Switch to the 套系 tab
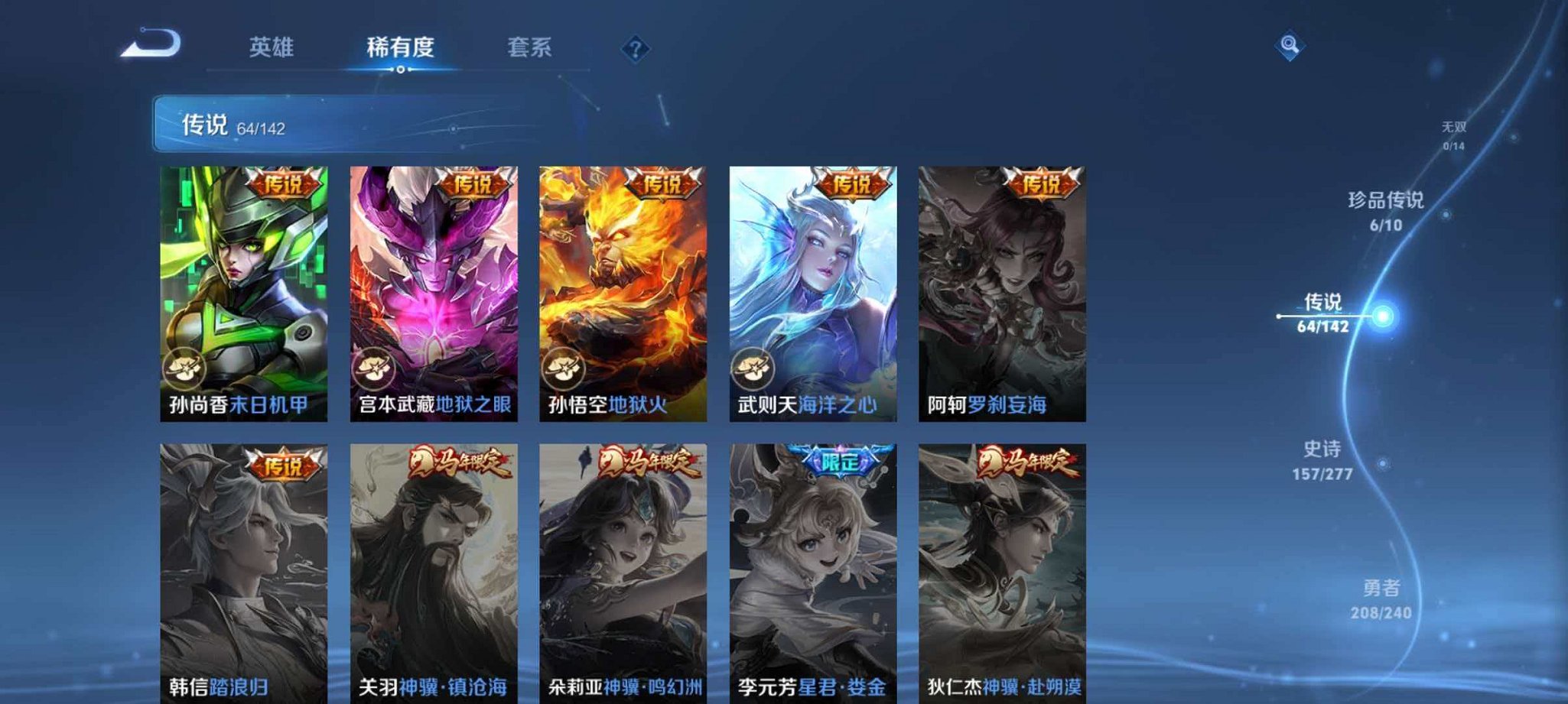The height and width of the screenshot is (704, 1568). point(532,47)
